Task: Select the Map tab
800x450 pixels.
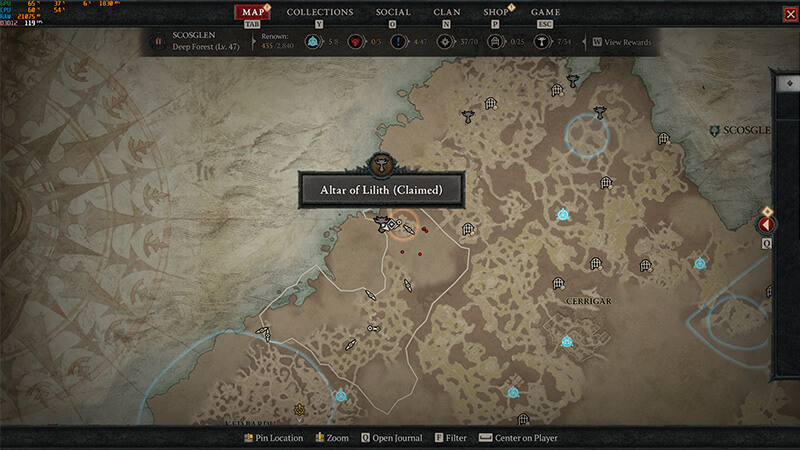Action: (x=256, y=12)
